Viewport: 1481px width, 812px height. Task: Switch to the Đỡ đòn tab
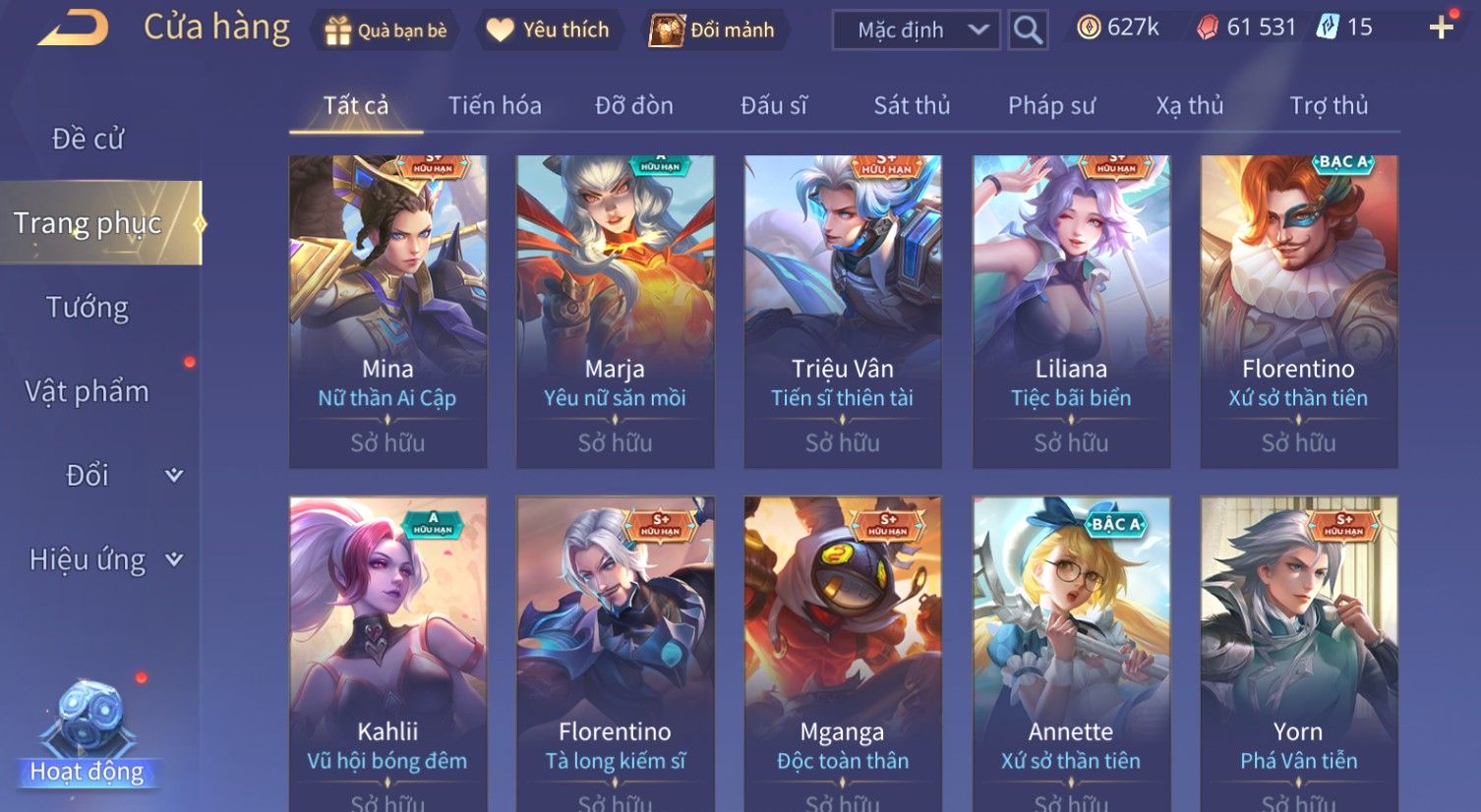click(634, 105)
